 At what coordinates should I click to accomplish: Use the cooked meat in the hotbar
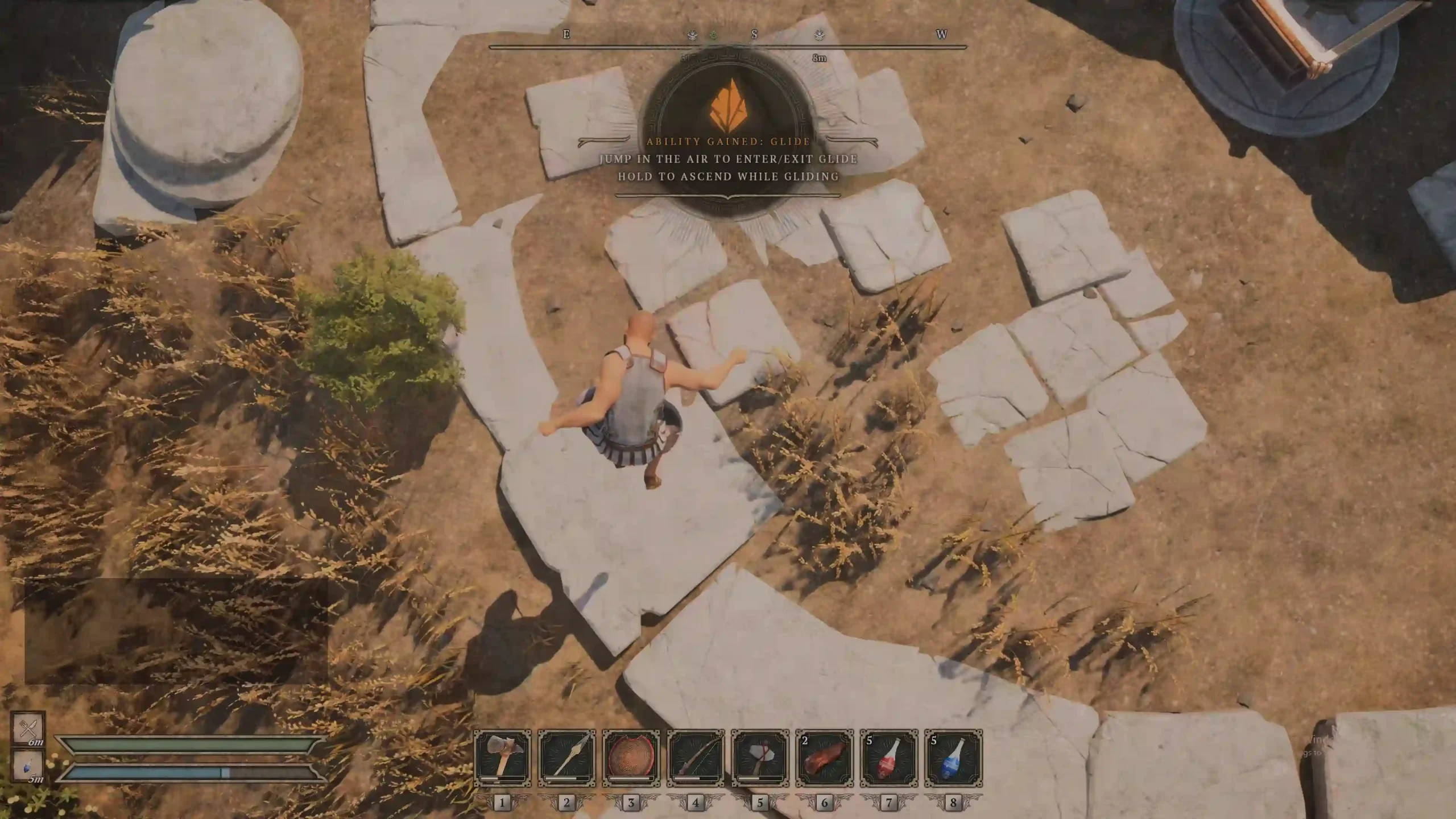point(824,758)
